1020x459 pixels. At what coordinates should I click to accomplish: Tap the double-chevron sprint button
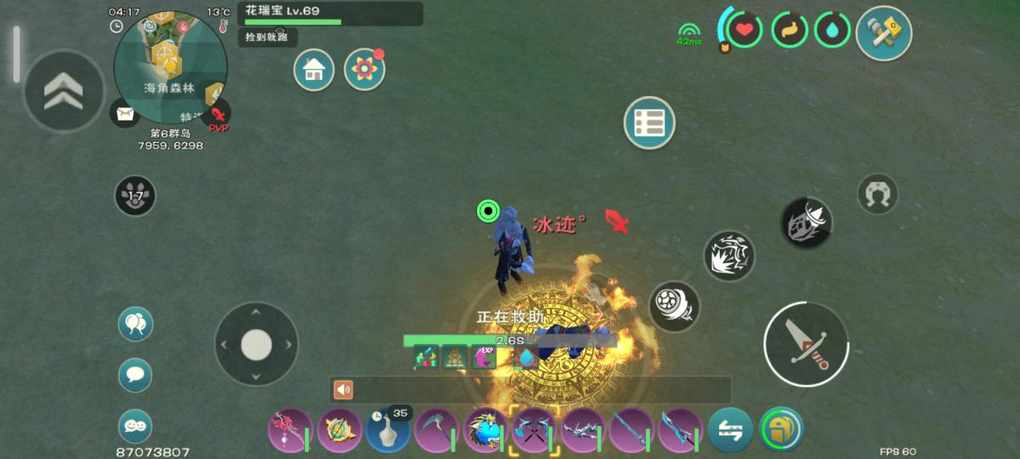[63, 91]
